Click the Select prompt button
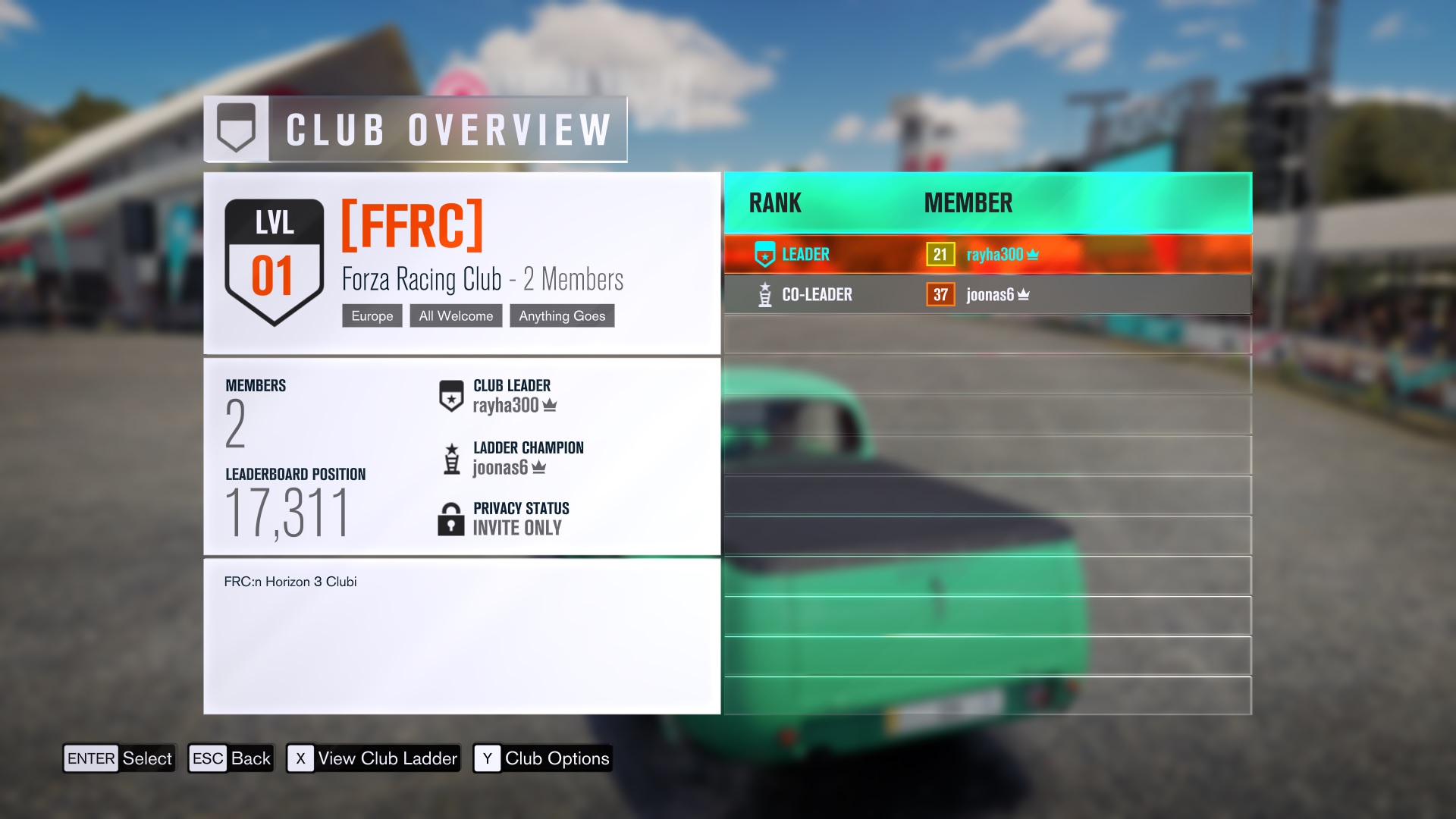Viewport: 1456px width, 819px height. (119, 758)
